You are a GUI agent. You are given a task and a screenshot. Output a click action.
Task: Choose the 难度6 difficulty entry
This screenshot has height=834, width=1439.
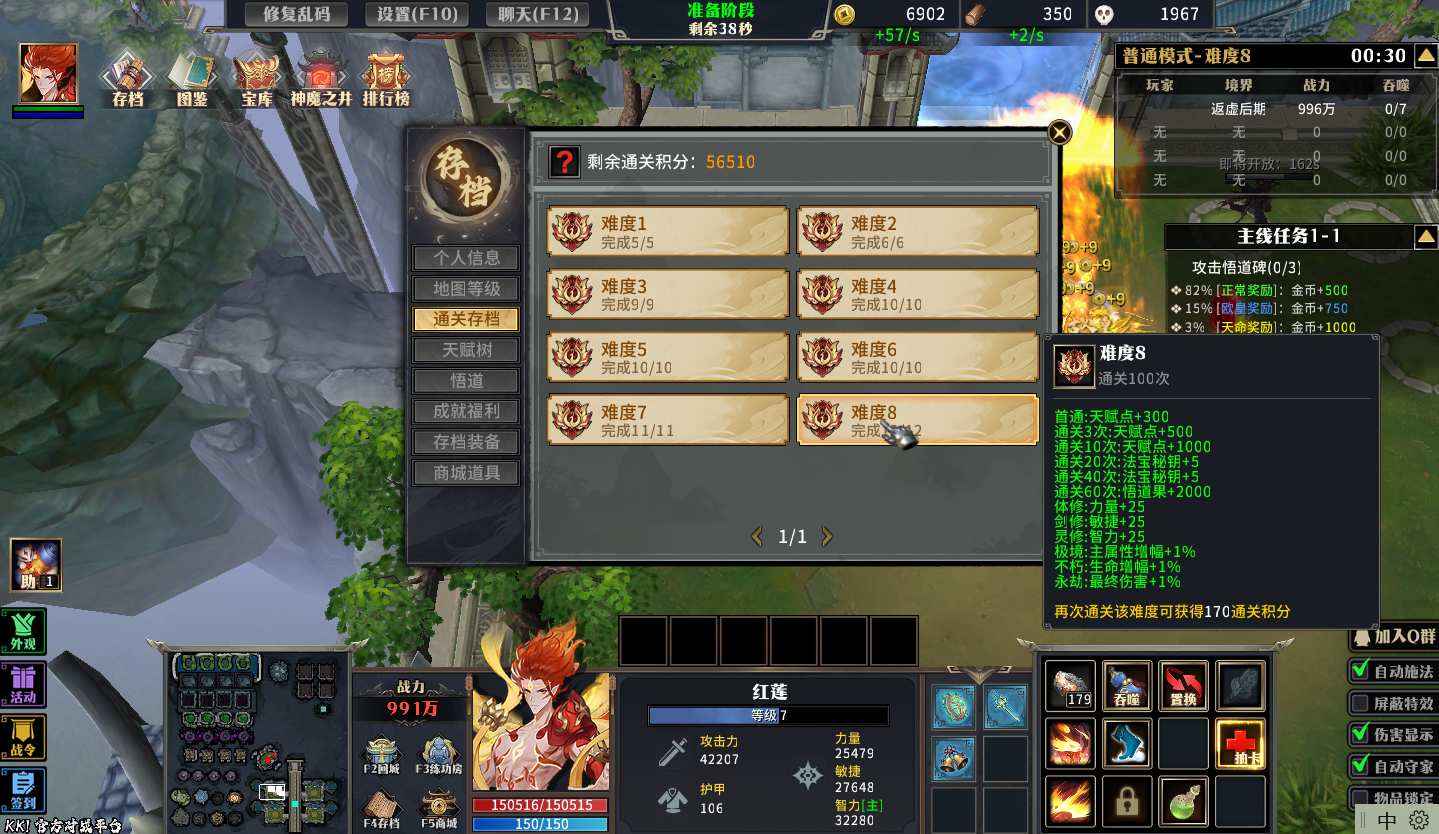(x=917, y=358)
